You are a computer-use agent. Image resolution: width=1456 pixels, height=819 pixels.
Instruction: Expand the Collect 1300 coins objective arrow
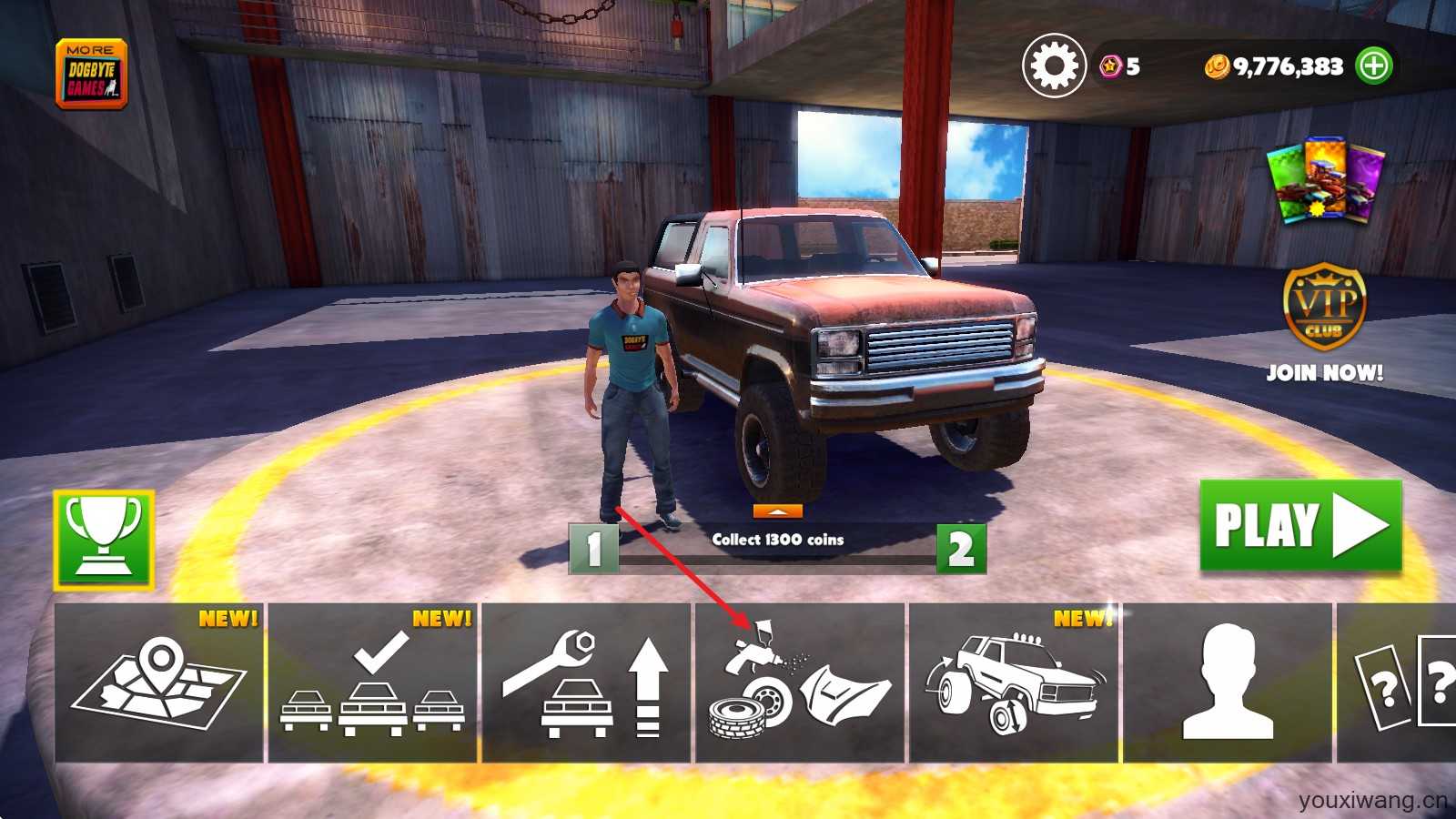tap(777, 511)
